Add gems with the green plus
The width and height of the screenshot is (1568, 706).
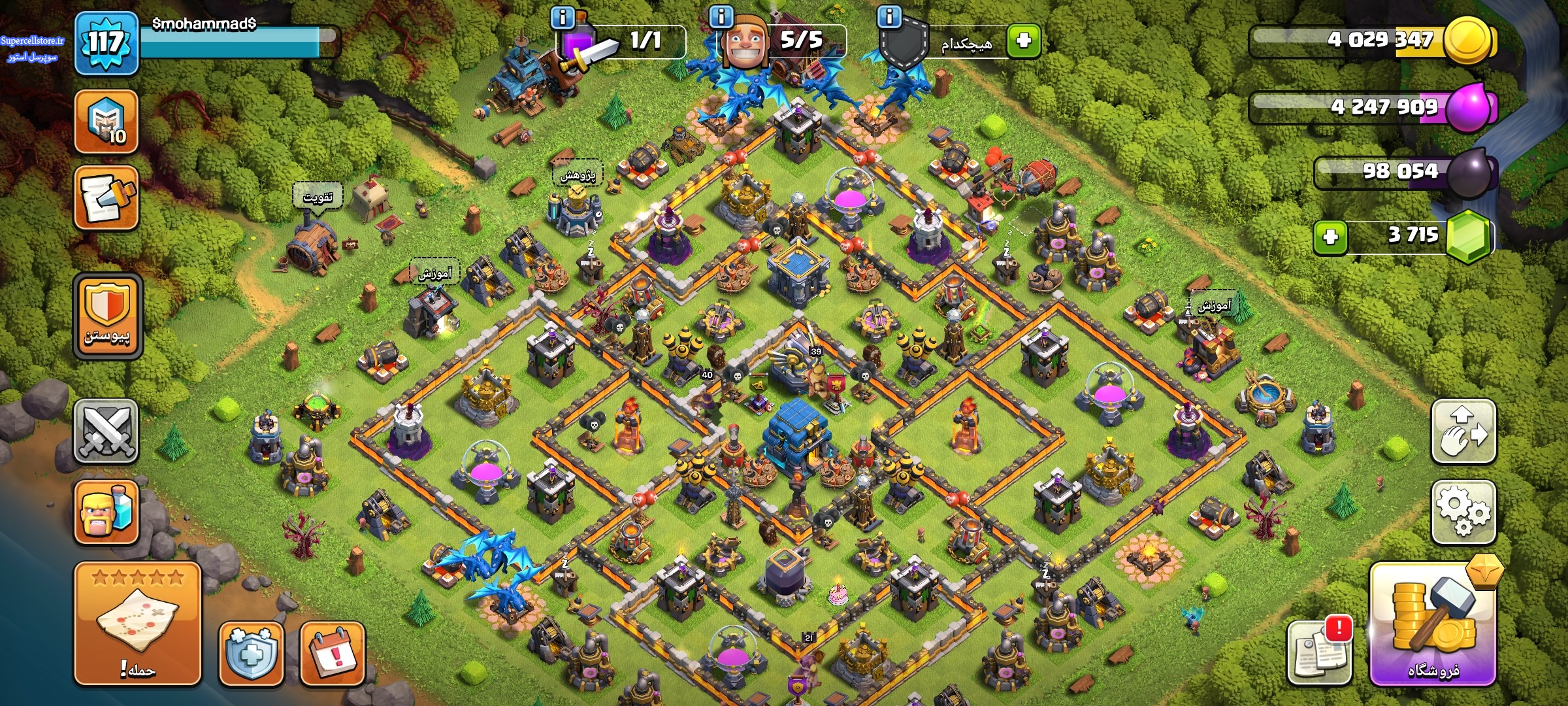[x=1330, y=237]
